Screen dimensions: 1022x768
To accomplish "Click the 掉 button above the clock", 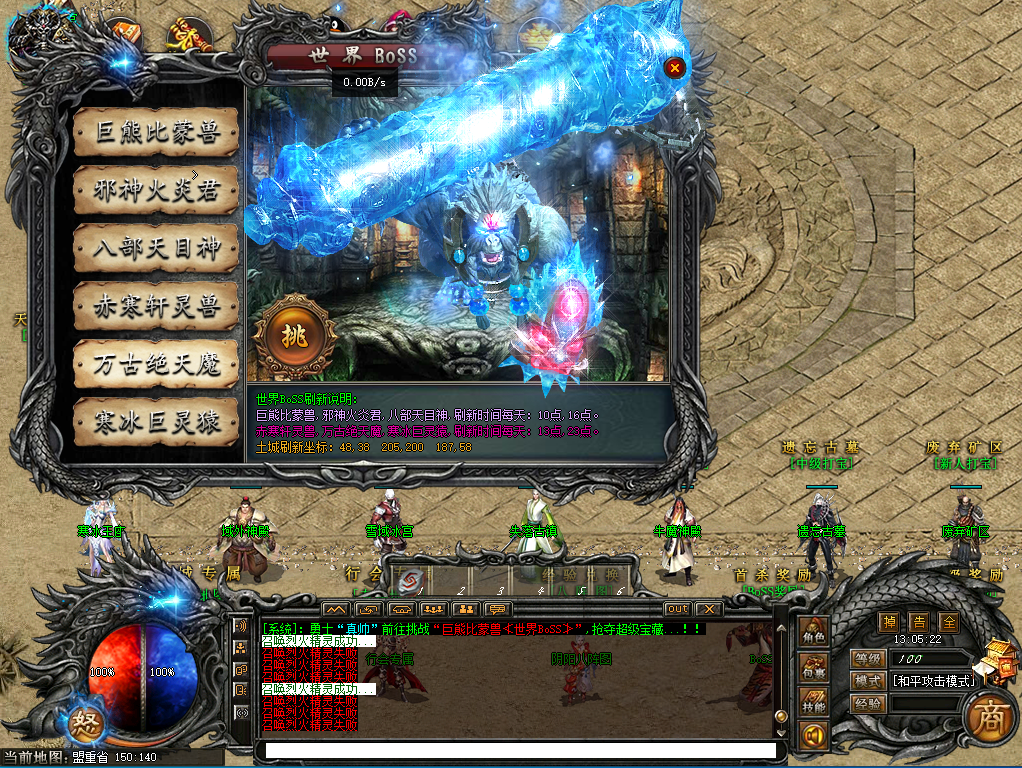I will 888,622.
